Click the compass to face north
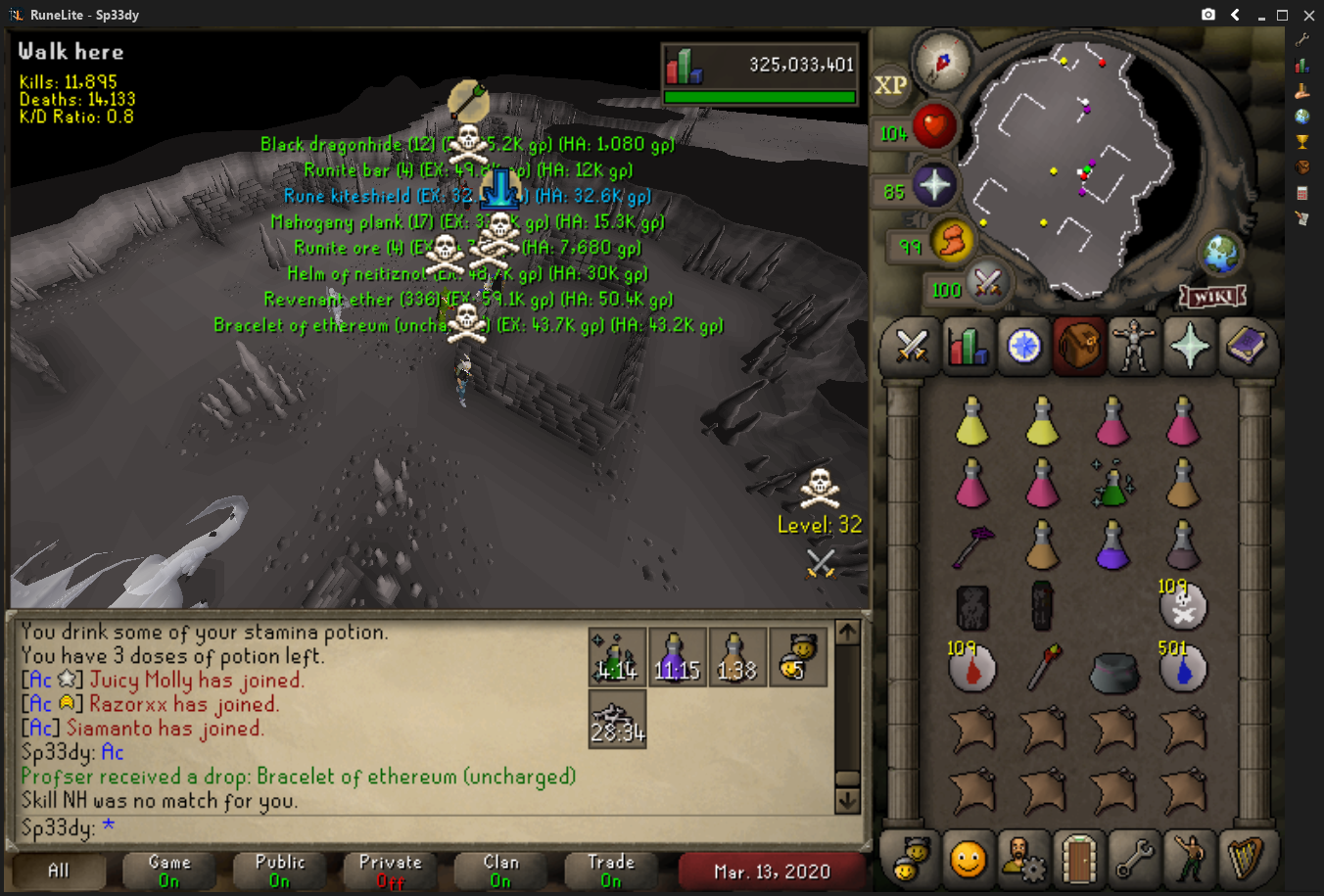Viewport: 1324px width, 896px height. point(942,62)
